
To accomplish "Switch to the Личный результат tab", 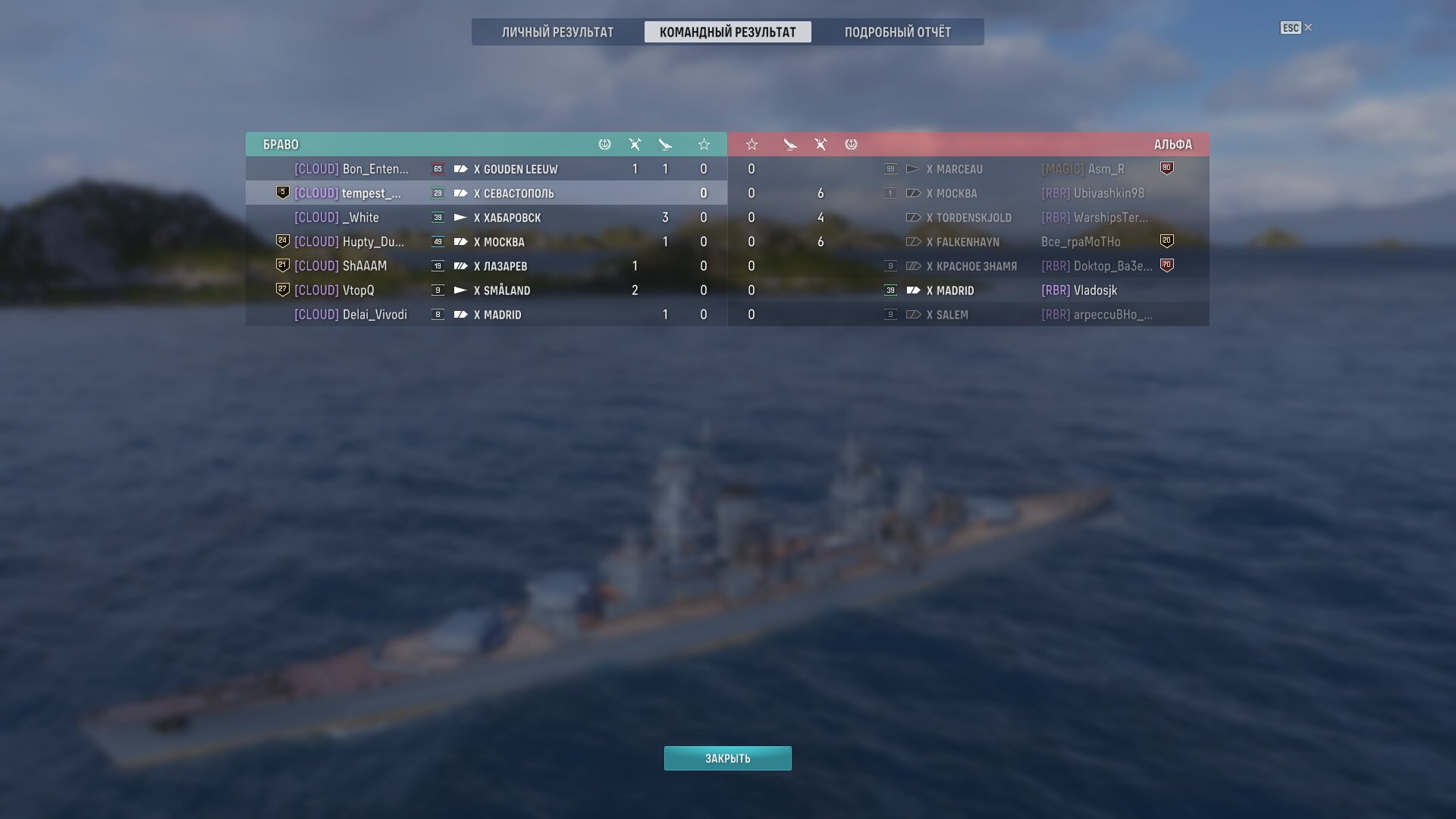I will pyautogui.click(x=557, y=32).
